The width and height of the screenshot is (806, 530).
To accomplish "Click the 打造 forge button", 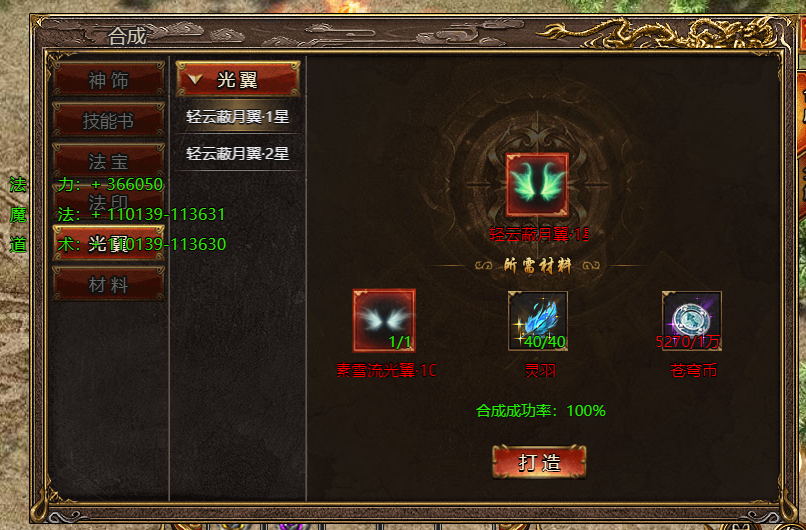I will tap(539, 461).
